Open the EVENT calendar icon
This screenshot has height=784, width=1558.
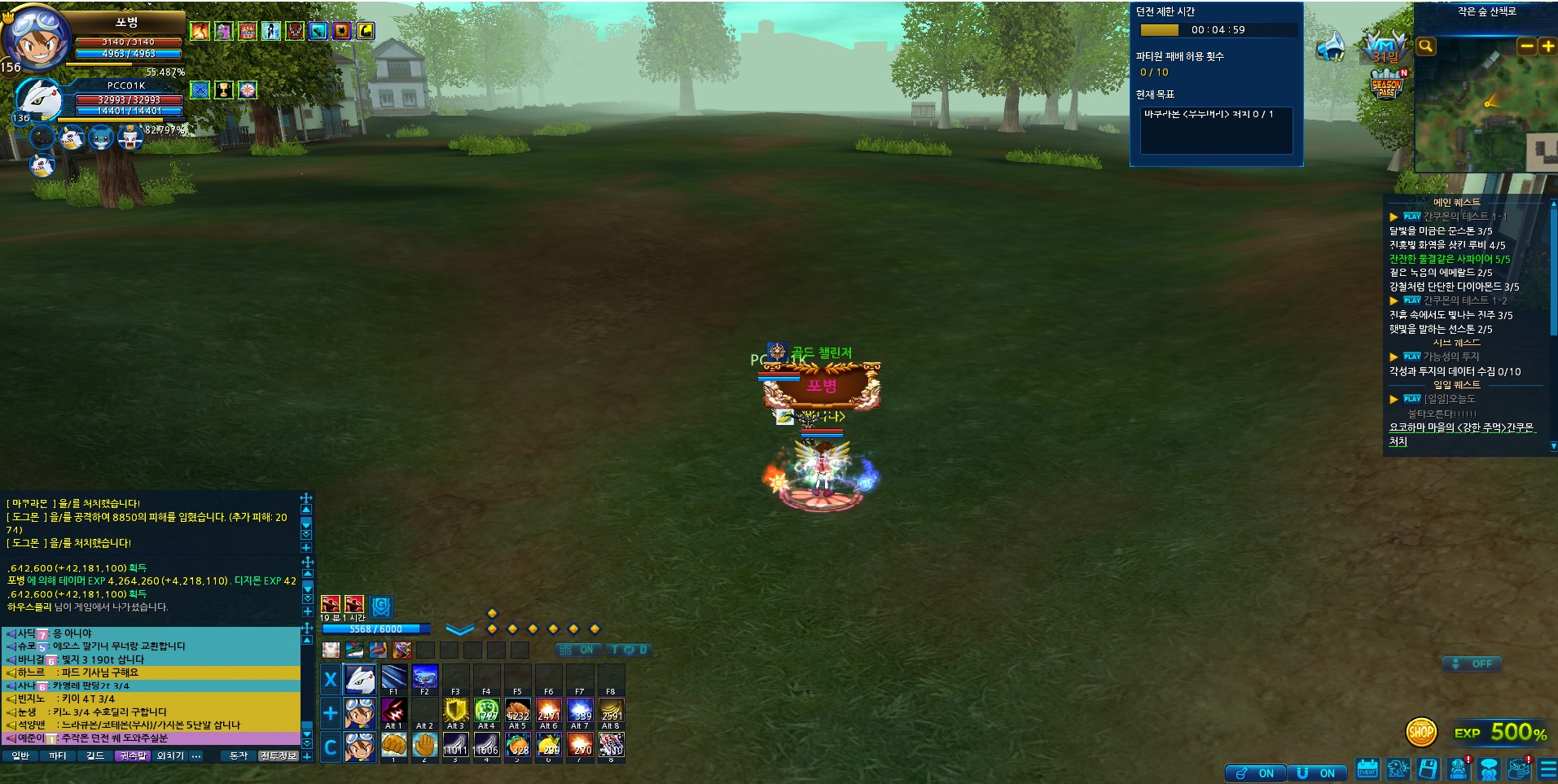pyautogui.click(x=1367, y=769)
